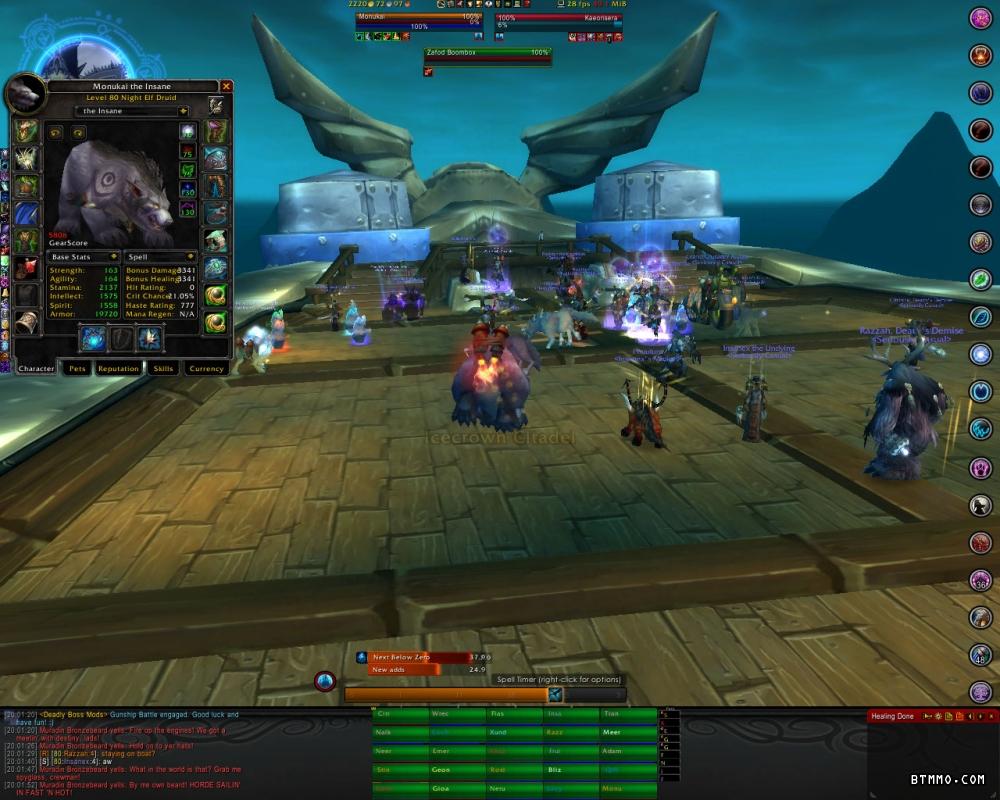Click the Next Below Zero timer bar
Viewport: 1000px width, 800px height.
click(418, 657)
